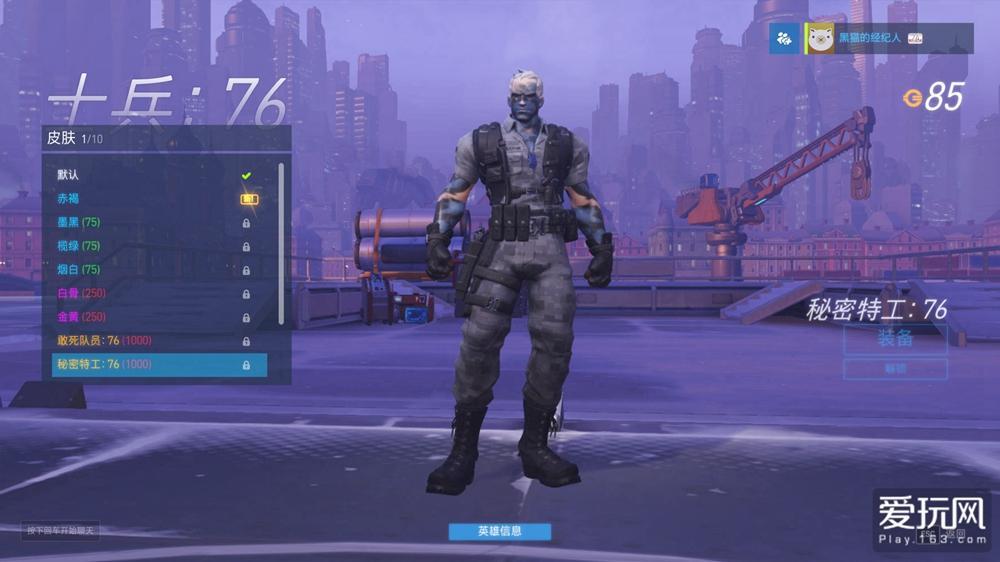Select the 墨黑 (75) skin
This screenshot has width=1000, height=562.
pos(150,222)
